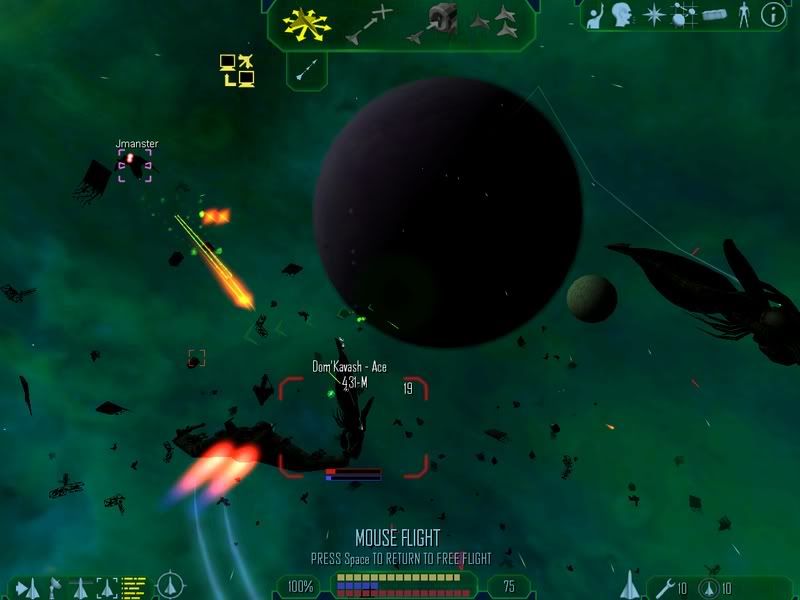Open the cargo inventory icon
Image resolution: width=800 pixels, height=600 pixels.
[713, 15]
